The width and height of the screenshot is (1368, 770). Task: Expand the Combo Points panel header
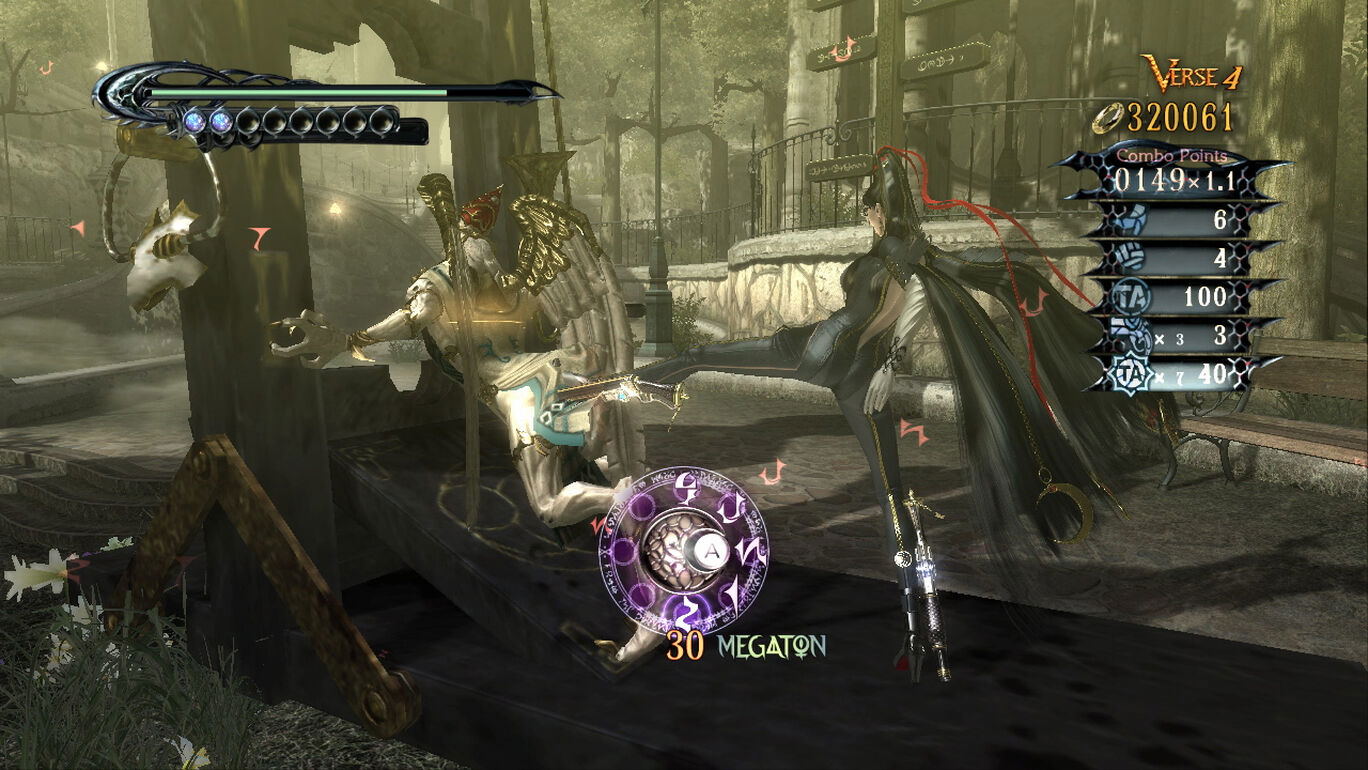[1171, 155]
